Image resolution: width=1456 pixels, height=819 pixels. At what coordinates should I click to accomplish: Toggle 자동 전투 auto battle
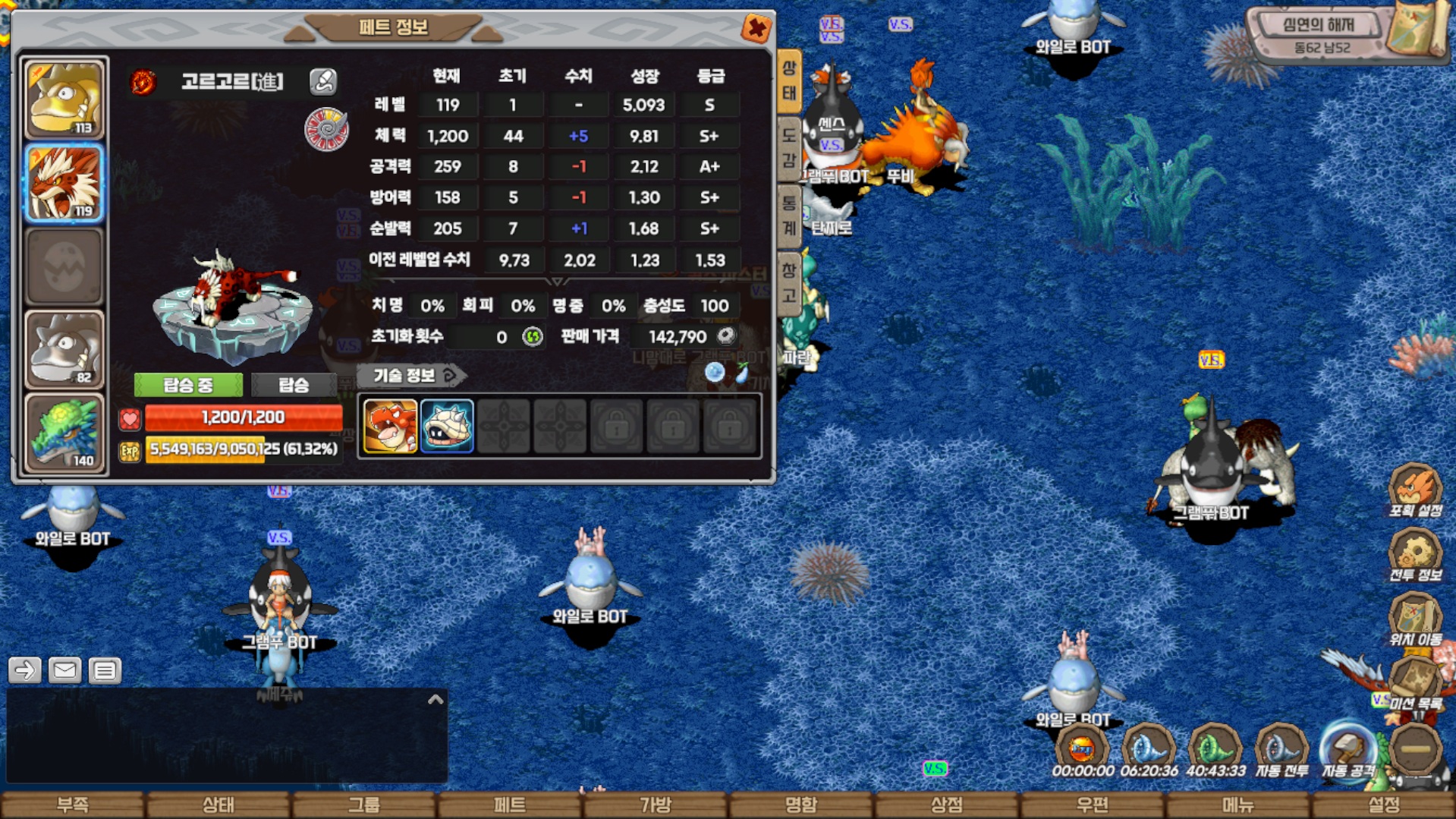[x=1281, y=751]
